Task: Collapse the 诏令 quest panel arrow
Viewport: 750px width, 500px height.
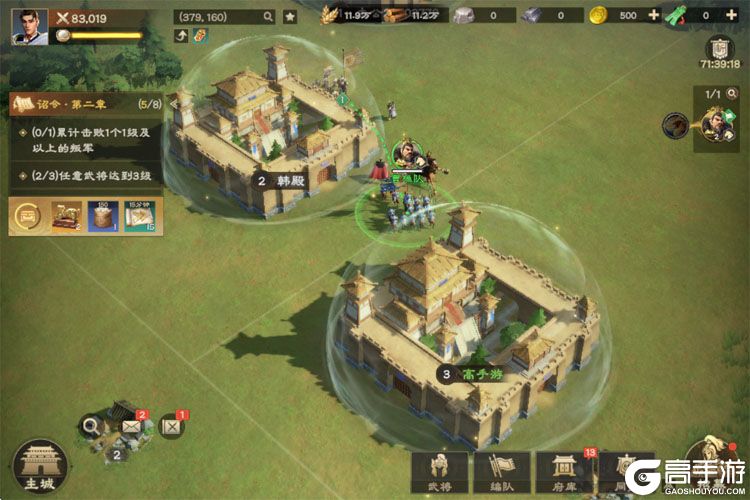Action: 172,103
